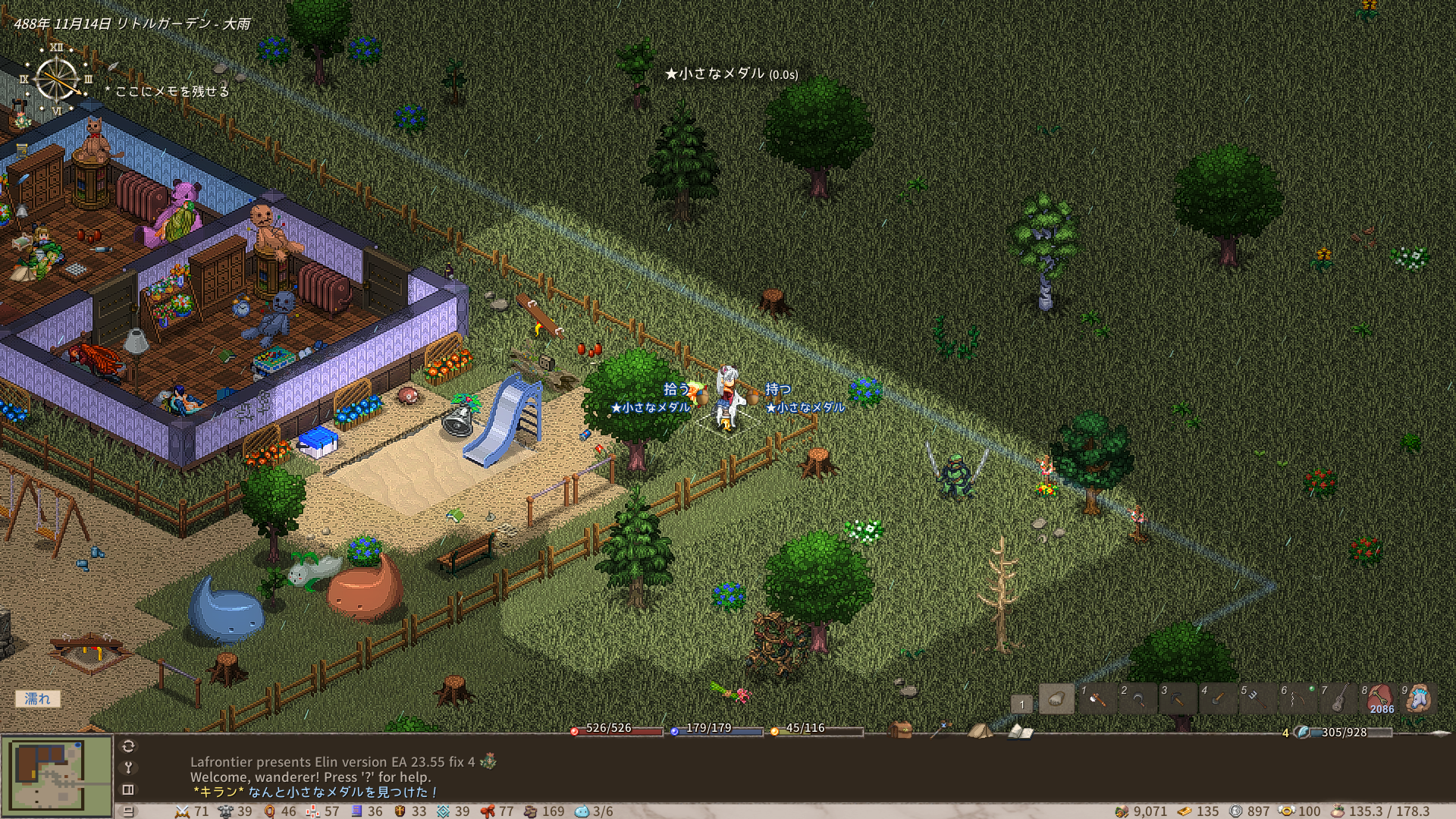Select the axe in hotbar slot 1
This screenshot has height=819, width=1456.
tap(1097, 699)
